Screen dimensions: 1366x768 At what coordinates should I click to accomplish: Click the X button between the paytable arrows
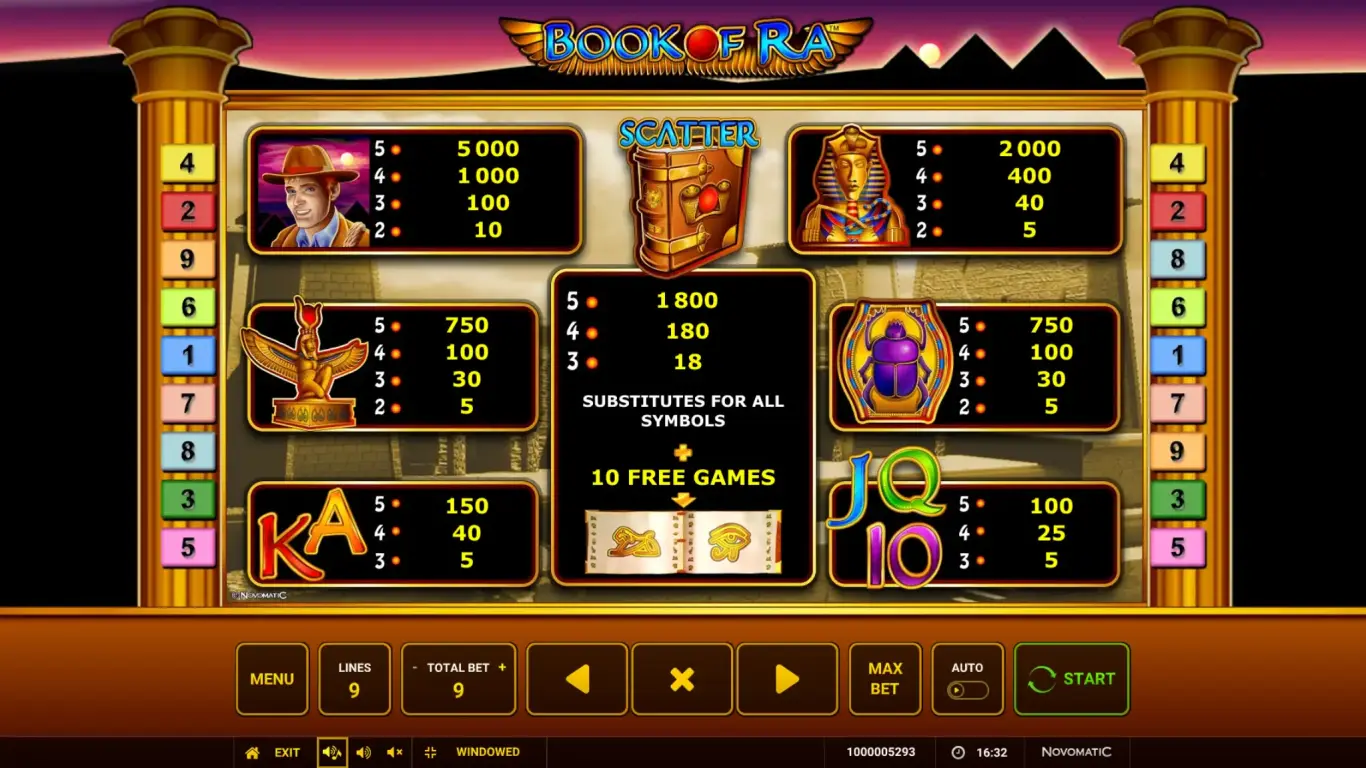pyautogui.click(x=681, y=679)
